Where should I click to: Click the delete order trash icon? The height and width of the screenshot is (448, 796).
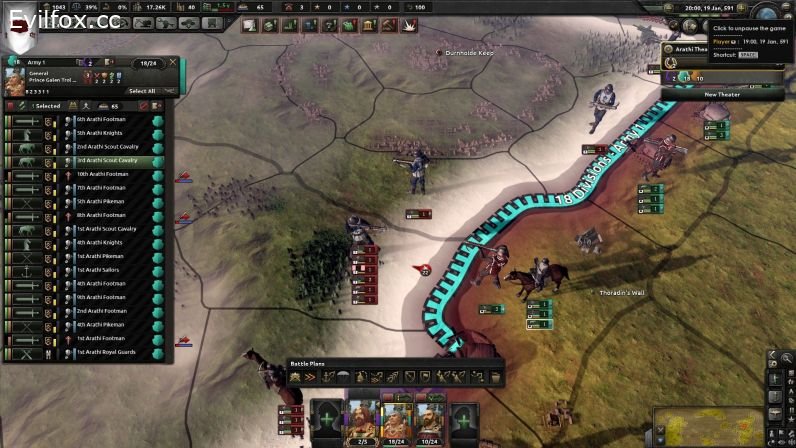(495, 377)
